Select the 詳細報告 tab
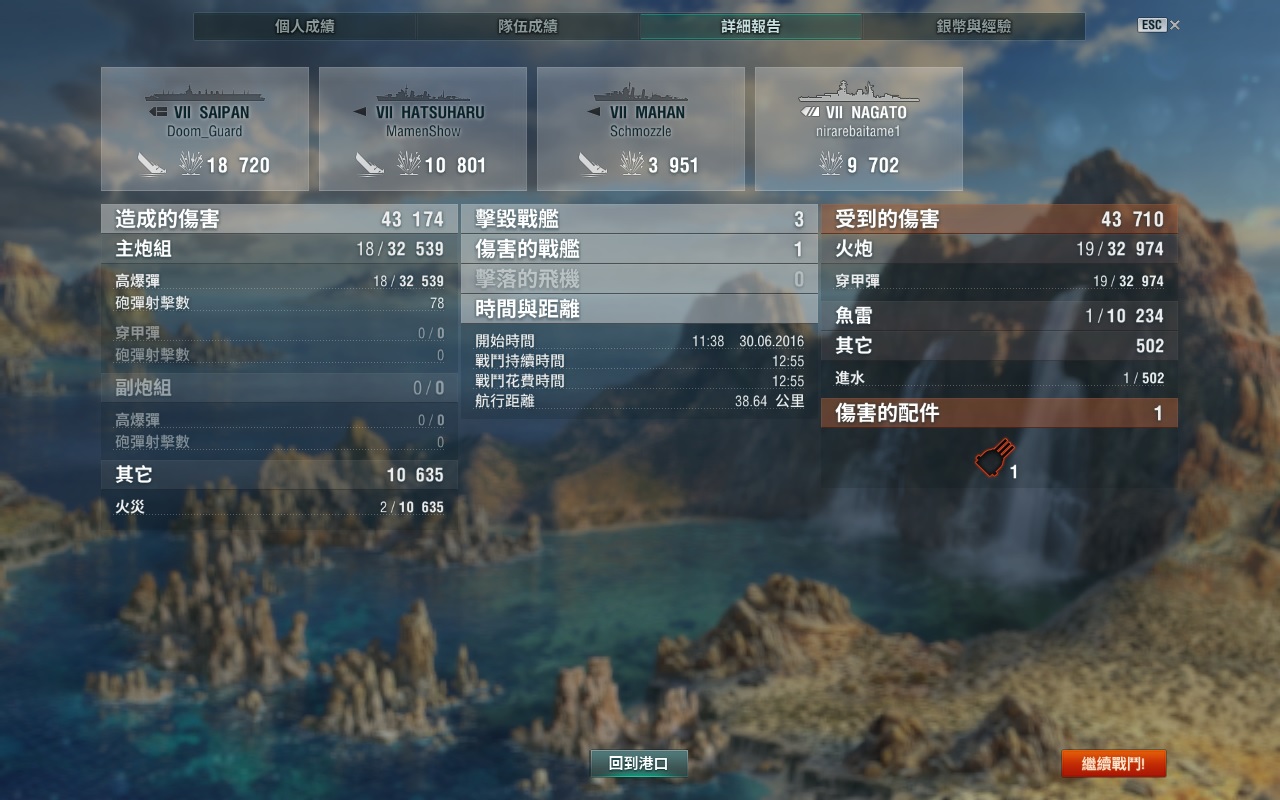1280x800 pixels. (x=751, y=27)
